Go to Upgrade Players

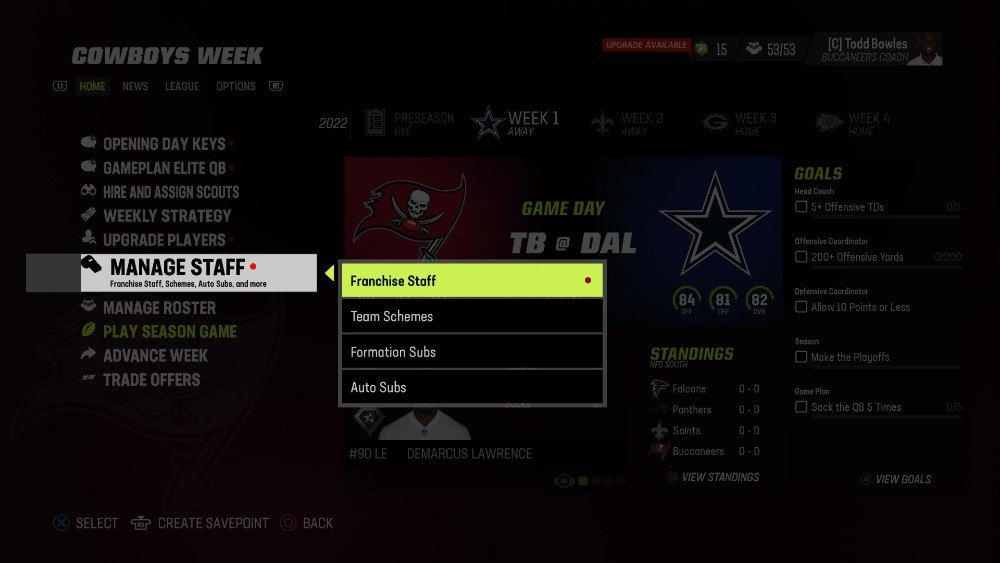[164, 240]
